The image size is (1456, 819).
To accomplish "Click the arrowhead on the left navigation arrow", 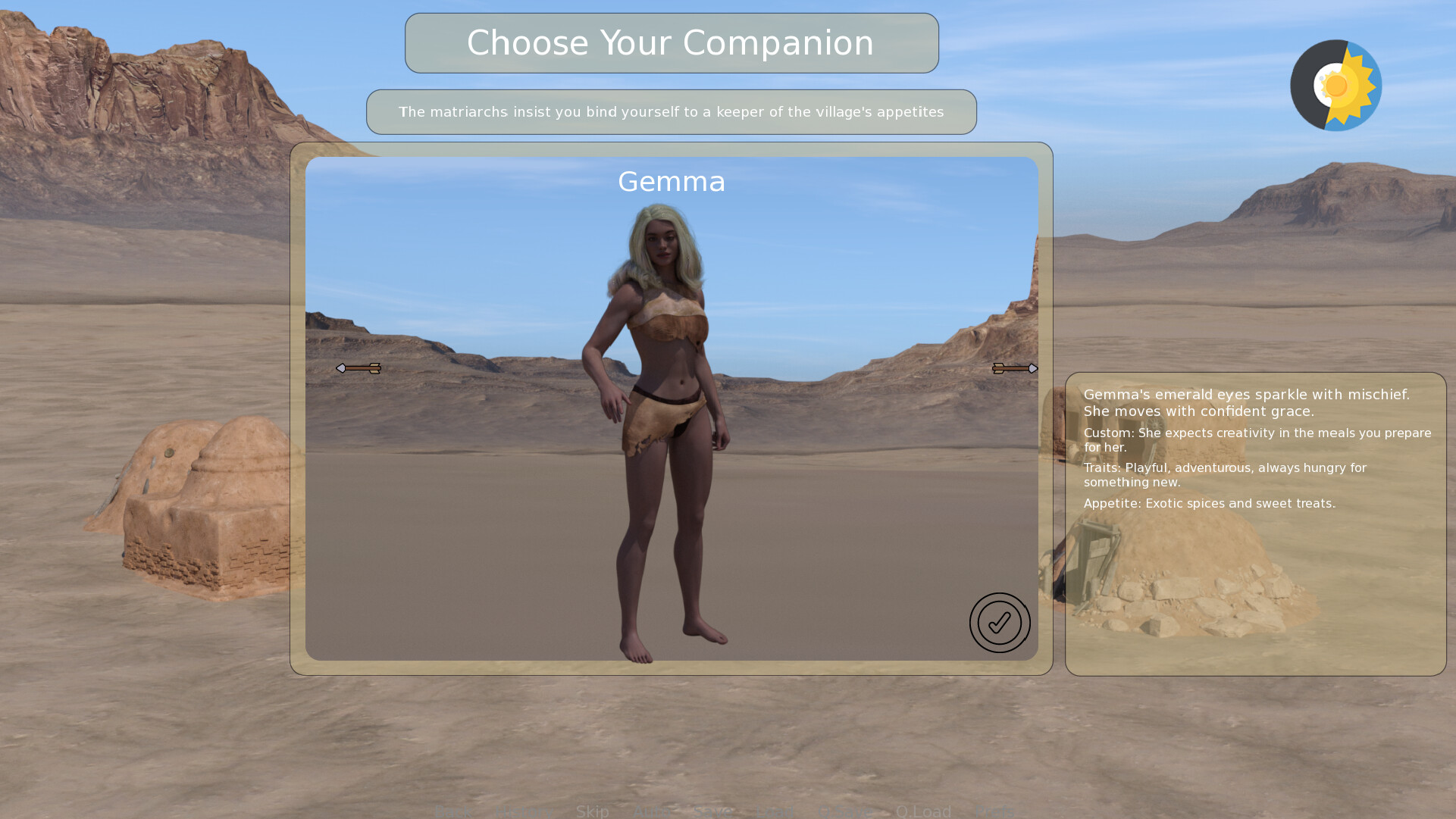I will [341, 368].
